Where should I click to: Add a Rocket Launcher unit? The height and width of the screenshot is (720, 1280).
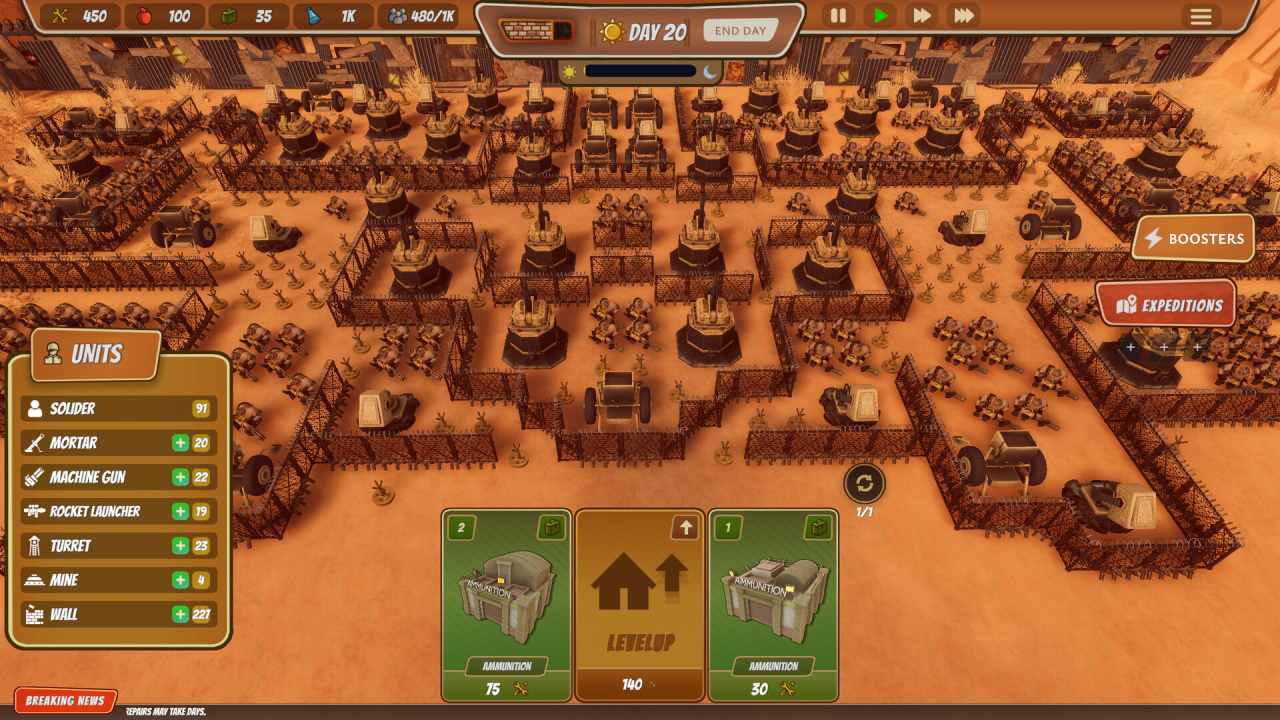(181, 512)
